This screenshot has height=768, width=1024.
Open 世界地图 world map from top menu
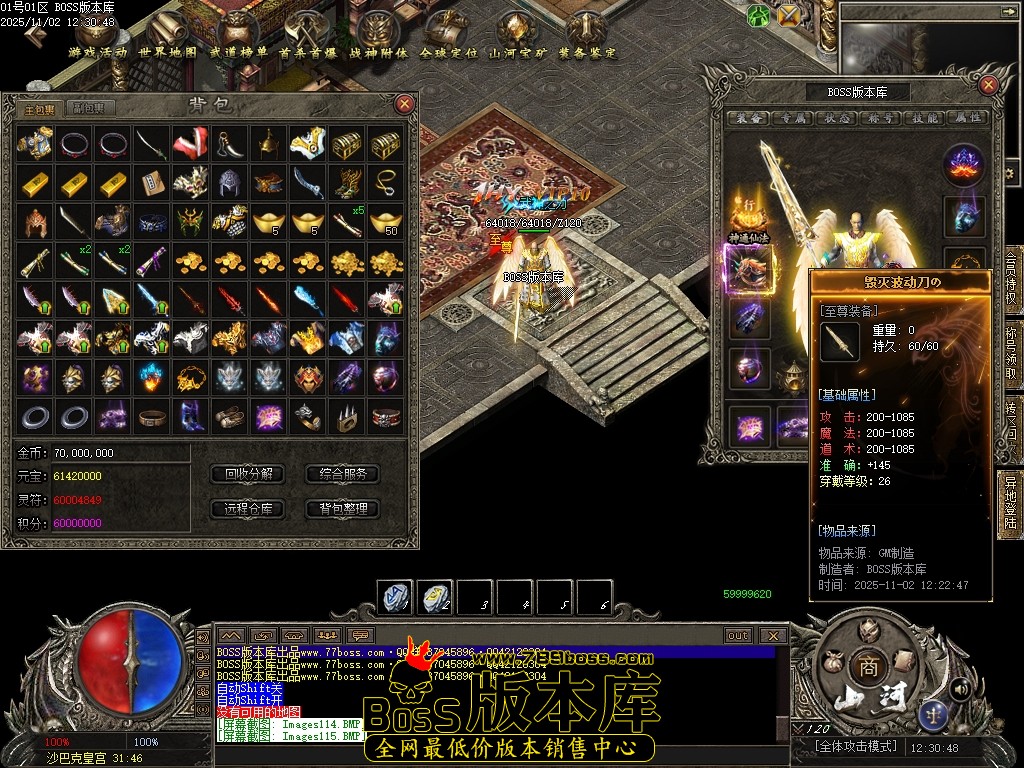click(x=168, y=52)
